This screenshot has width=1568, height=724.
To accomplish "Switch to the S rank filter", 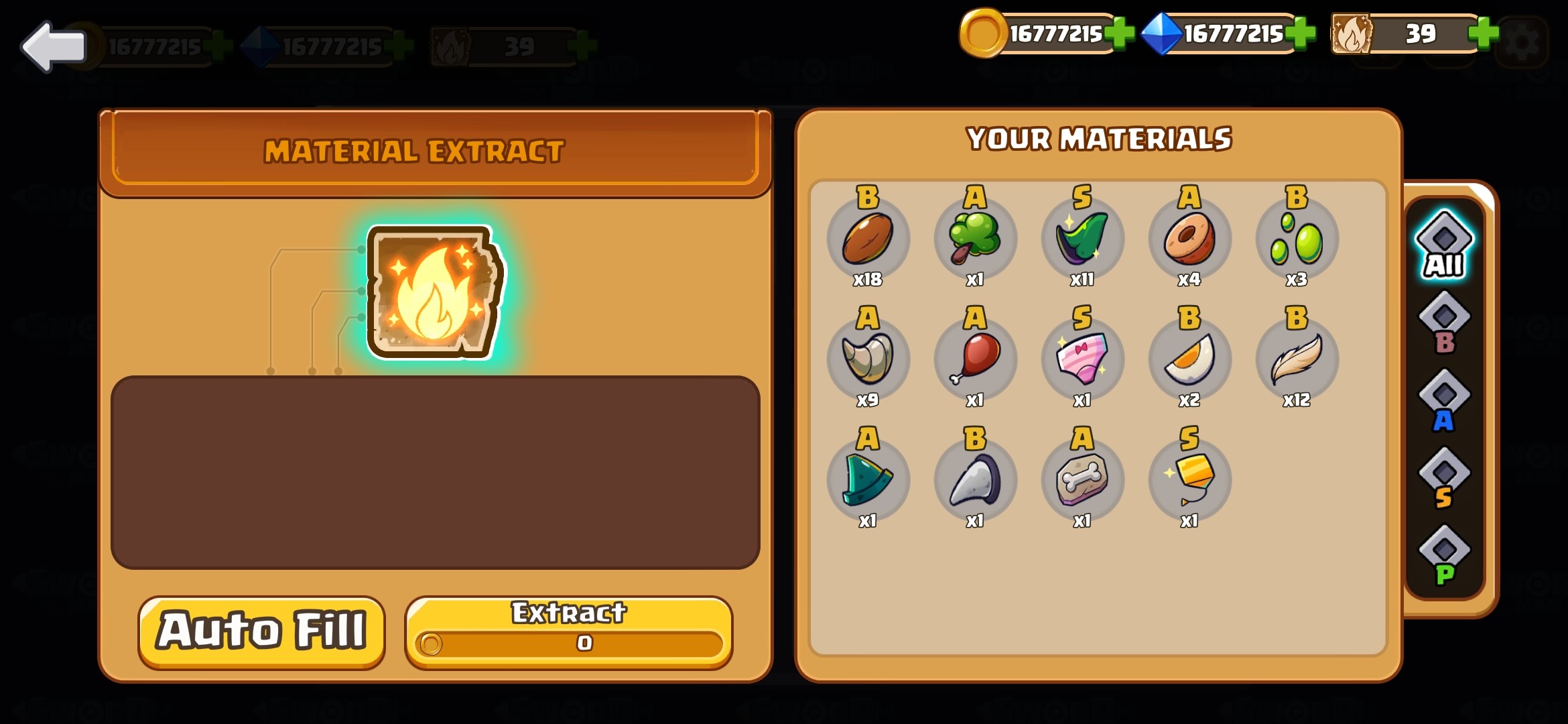I will point(1444,479).
